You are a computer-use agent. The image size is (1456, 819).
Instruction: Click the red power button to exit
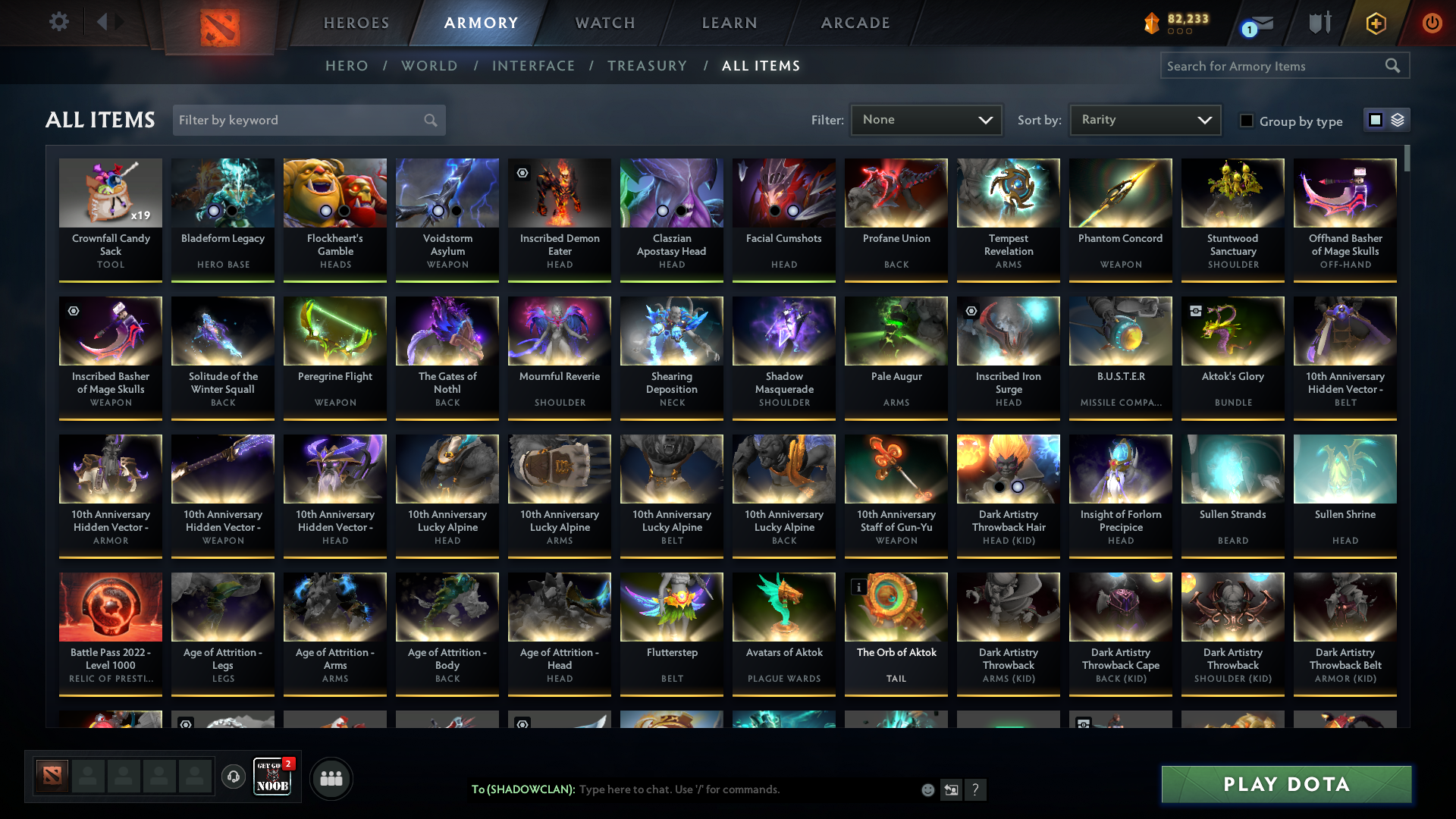(x=1432, y=22)
